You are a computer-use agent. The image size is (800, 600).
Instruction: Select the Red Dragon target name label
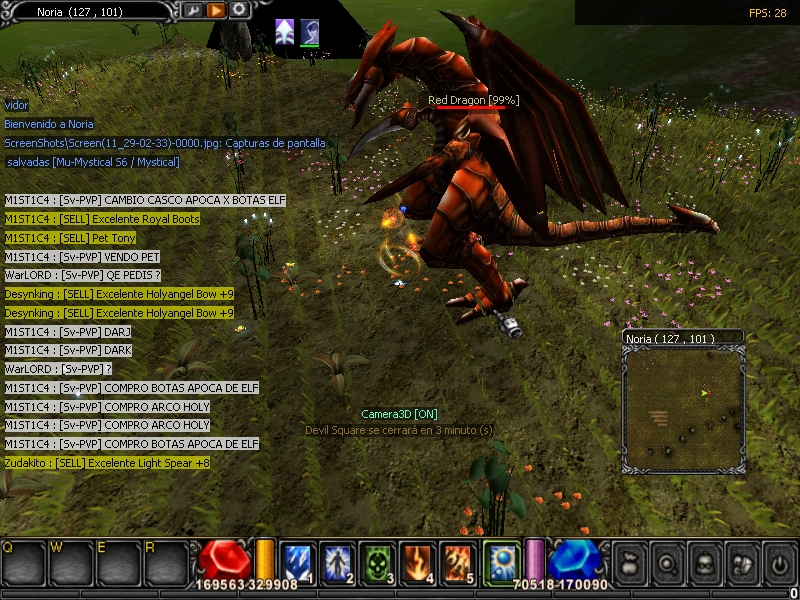473,101
